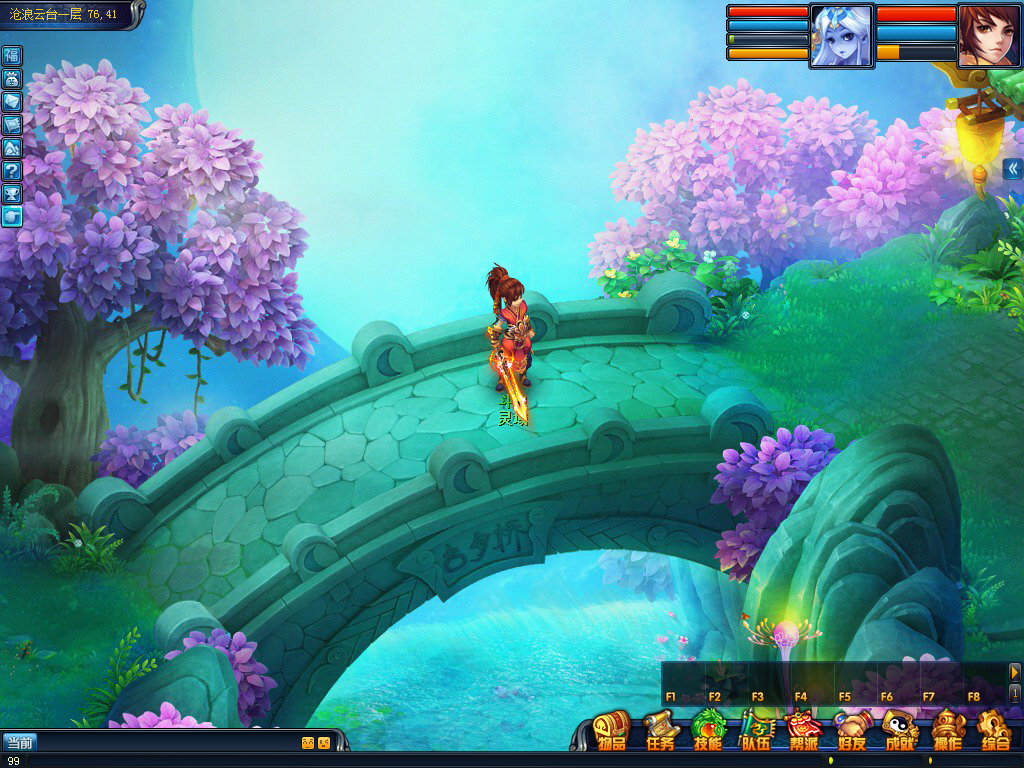Open the 成就 achievements panel
The width and height of the screenshot is (1024, 768).
tap(899, 730)
